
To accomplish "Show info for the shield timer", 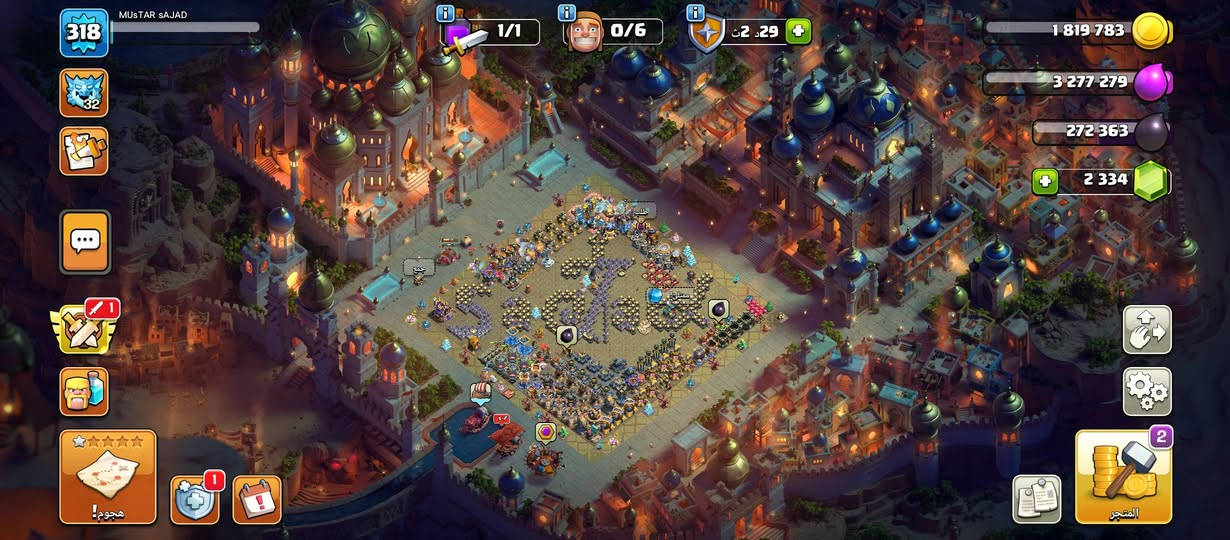I will [x=695, y=13].
